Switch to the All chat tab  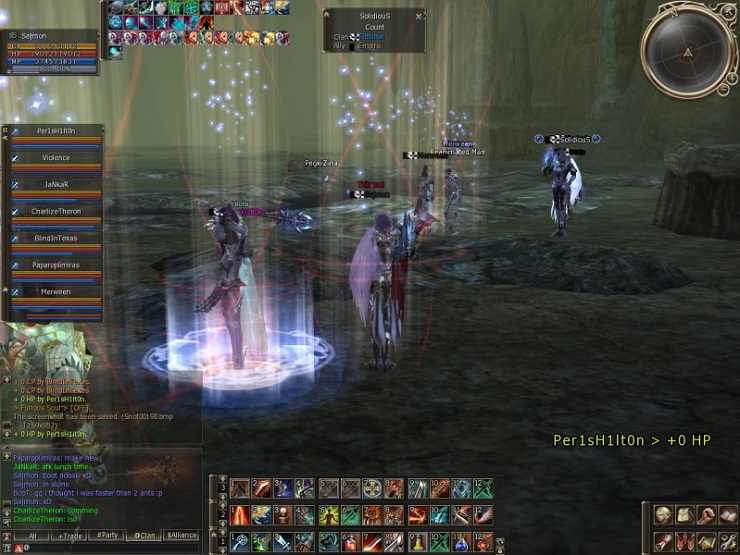tap(32, 536)
